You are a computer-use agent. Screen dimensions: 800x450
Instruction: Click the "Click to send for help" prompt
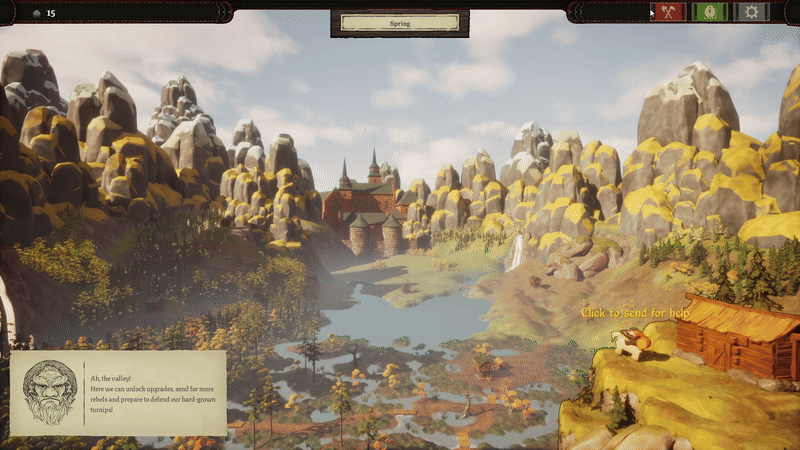click(x=635, y=313)
